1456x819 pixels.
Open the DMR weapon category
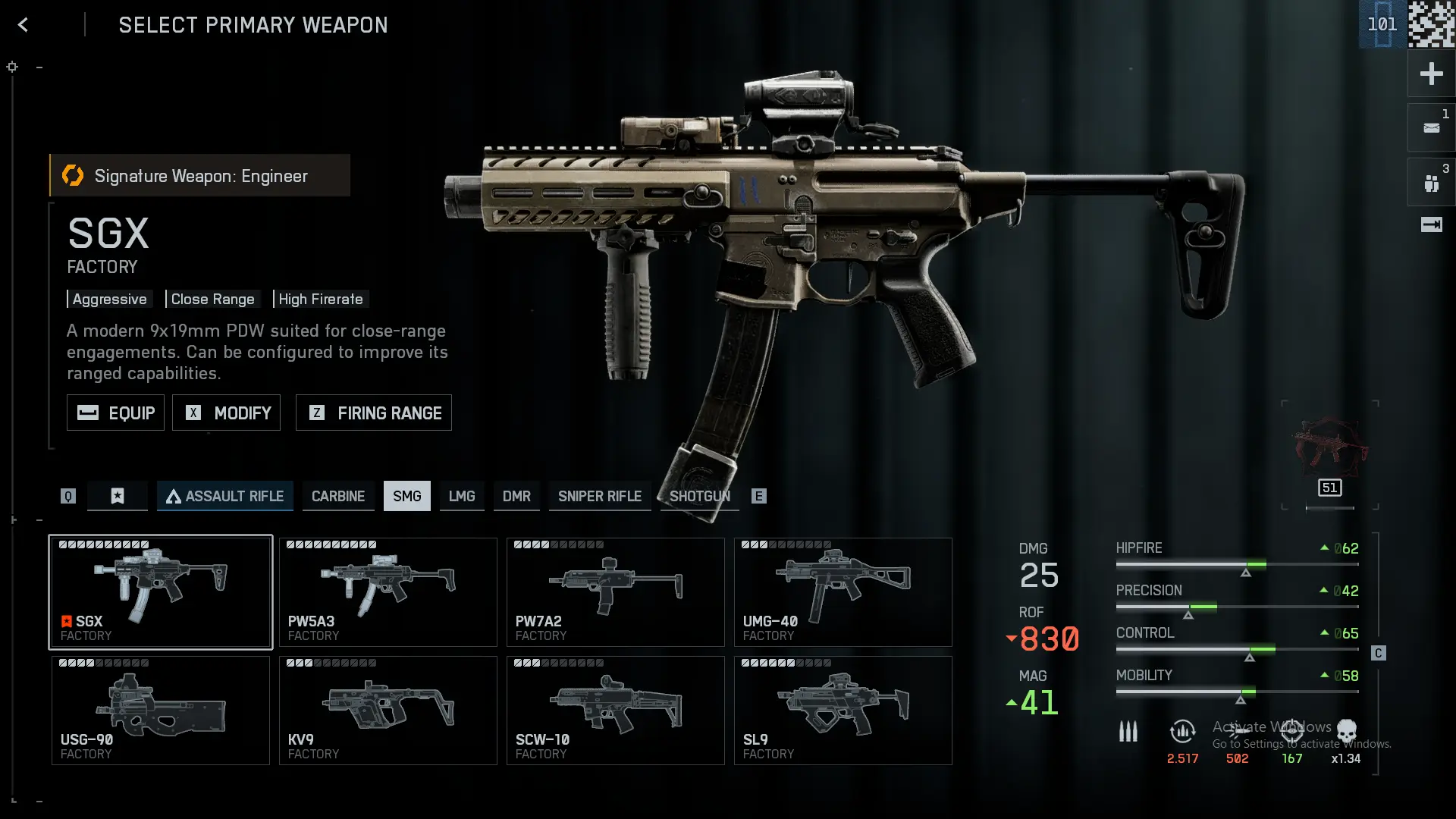click(516, 496)
